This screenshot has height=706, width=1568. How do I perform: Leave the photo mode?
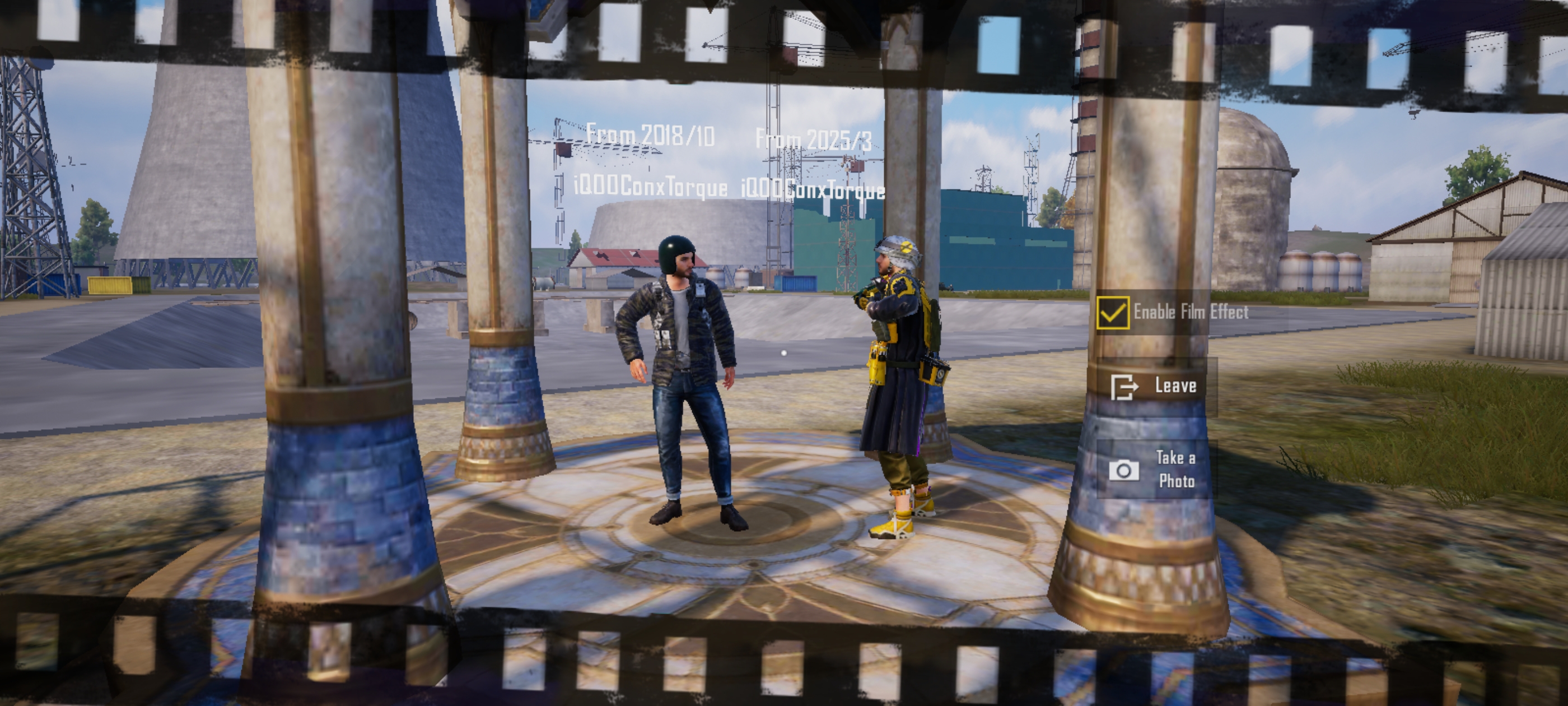pyautogui.click(x=1155, y=386)
